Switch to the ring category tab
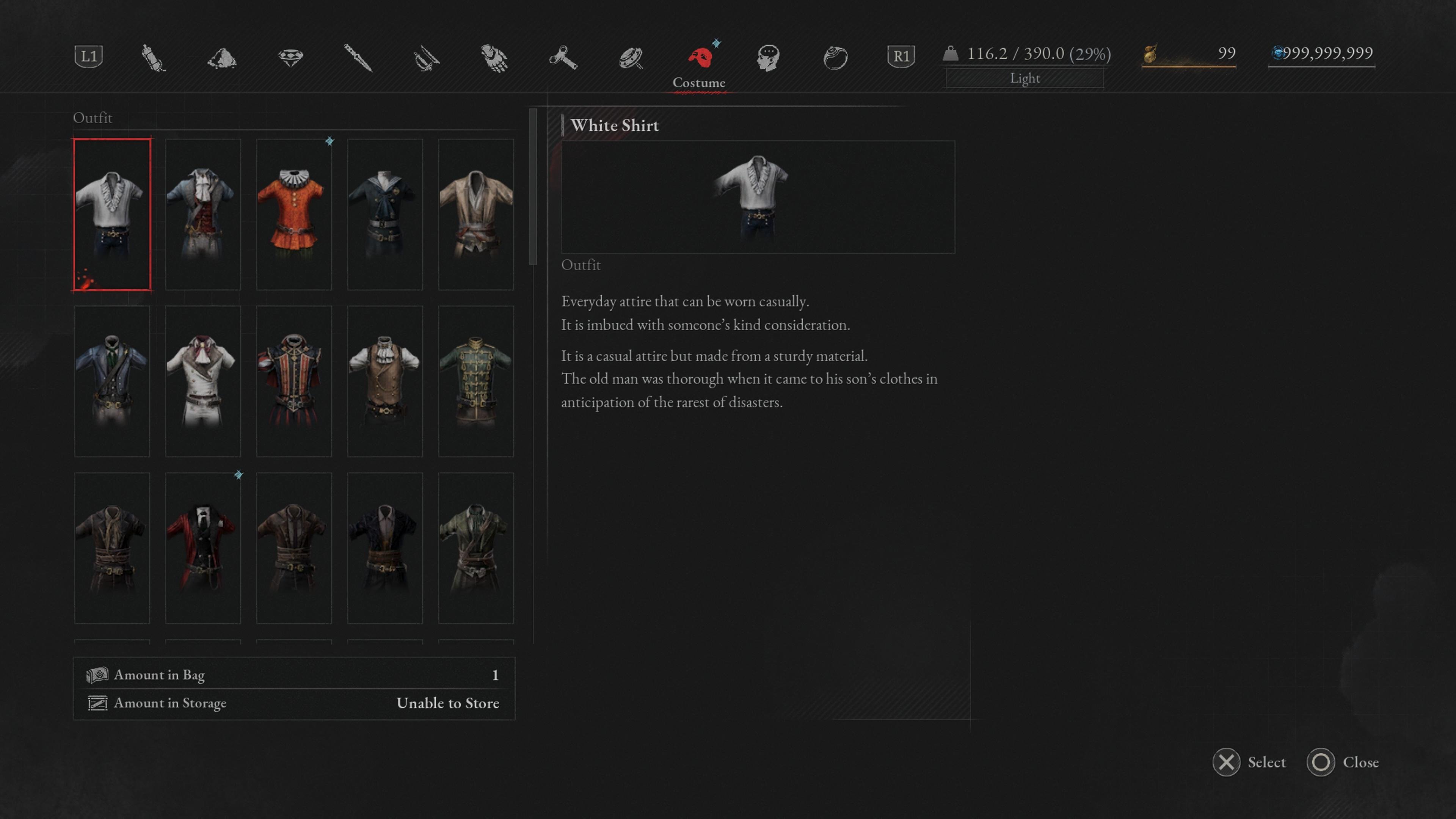 point(835,57)
